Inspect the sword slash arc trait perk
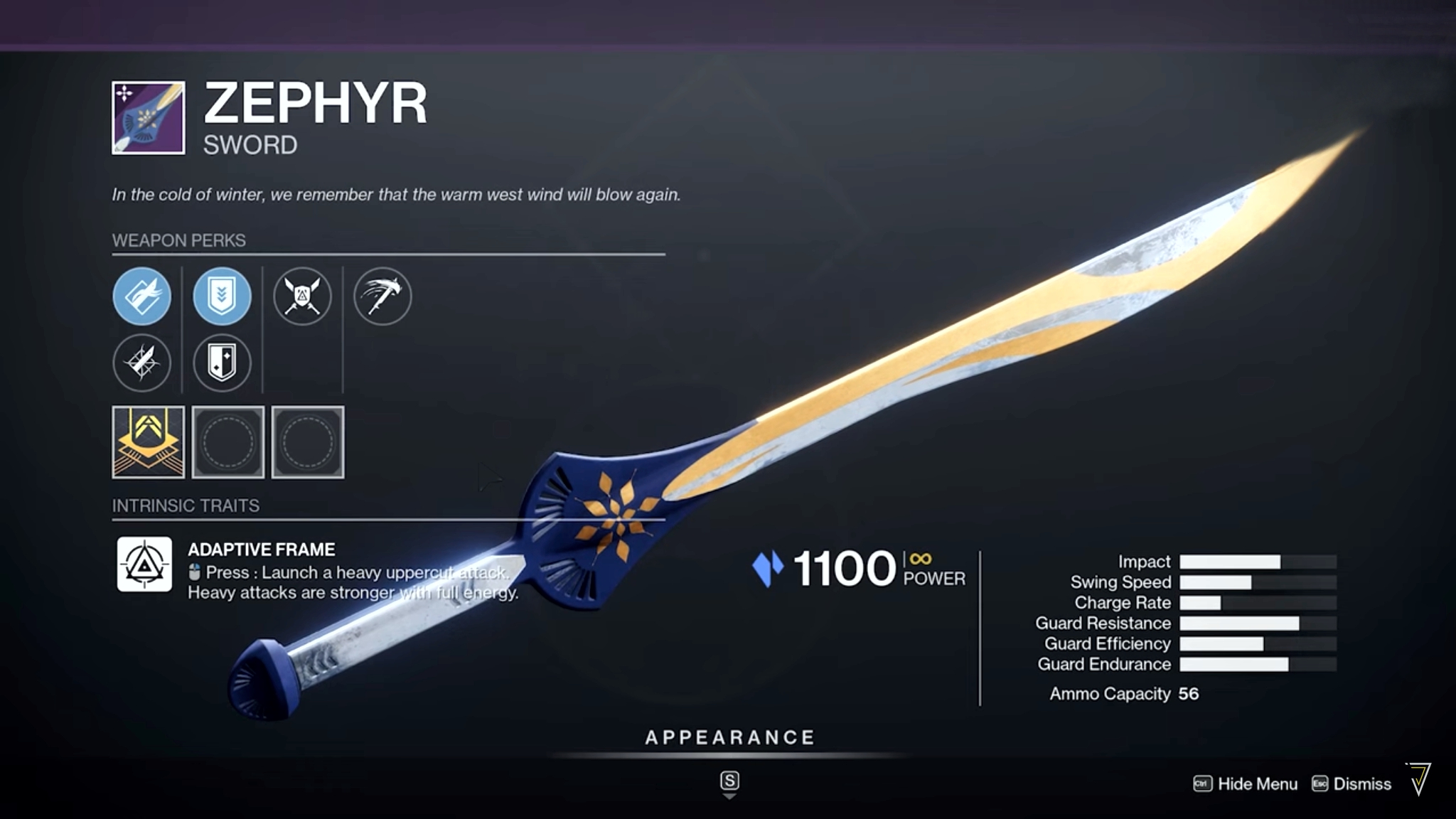This screenshot has width=1456, height=819. coord(382,296)
